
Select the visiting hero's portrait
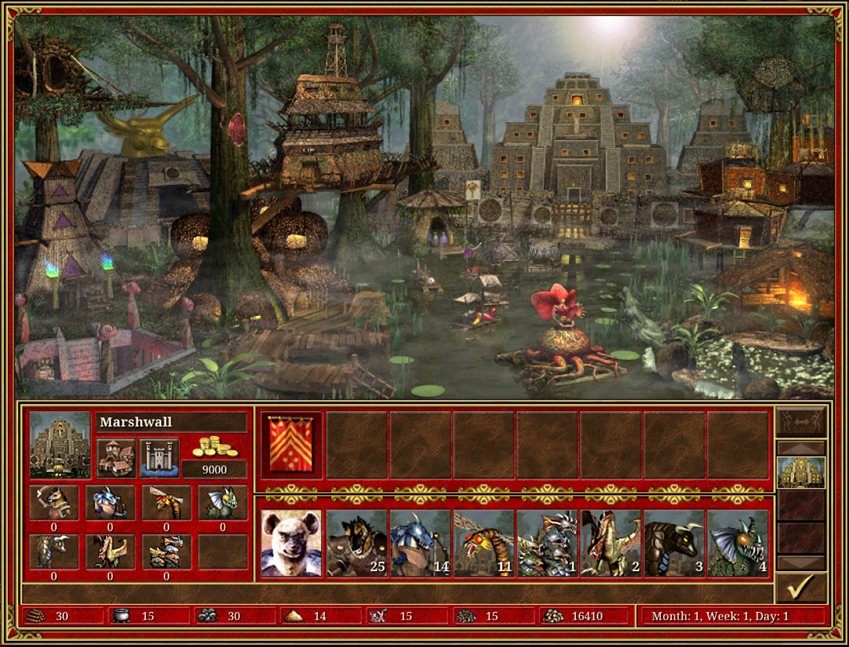coord(291,543)
